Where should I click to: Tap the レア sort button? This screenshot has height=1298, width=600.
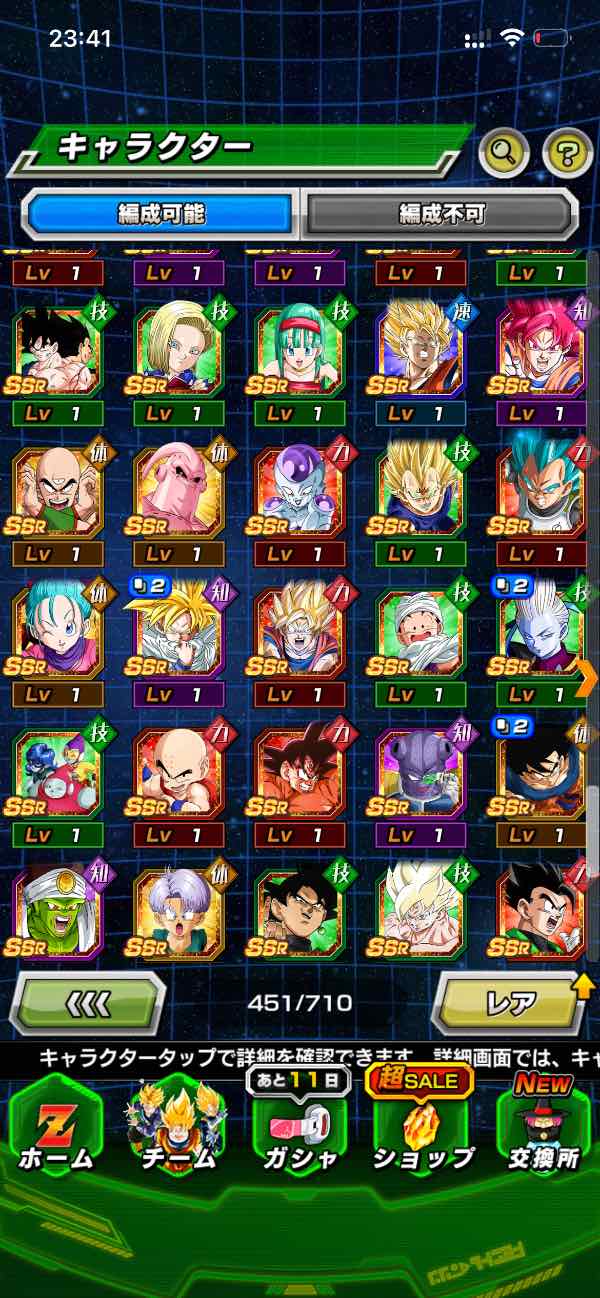pyautogui.click(x=508, y=1002)
